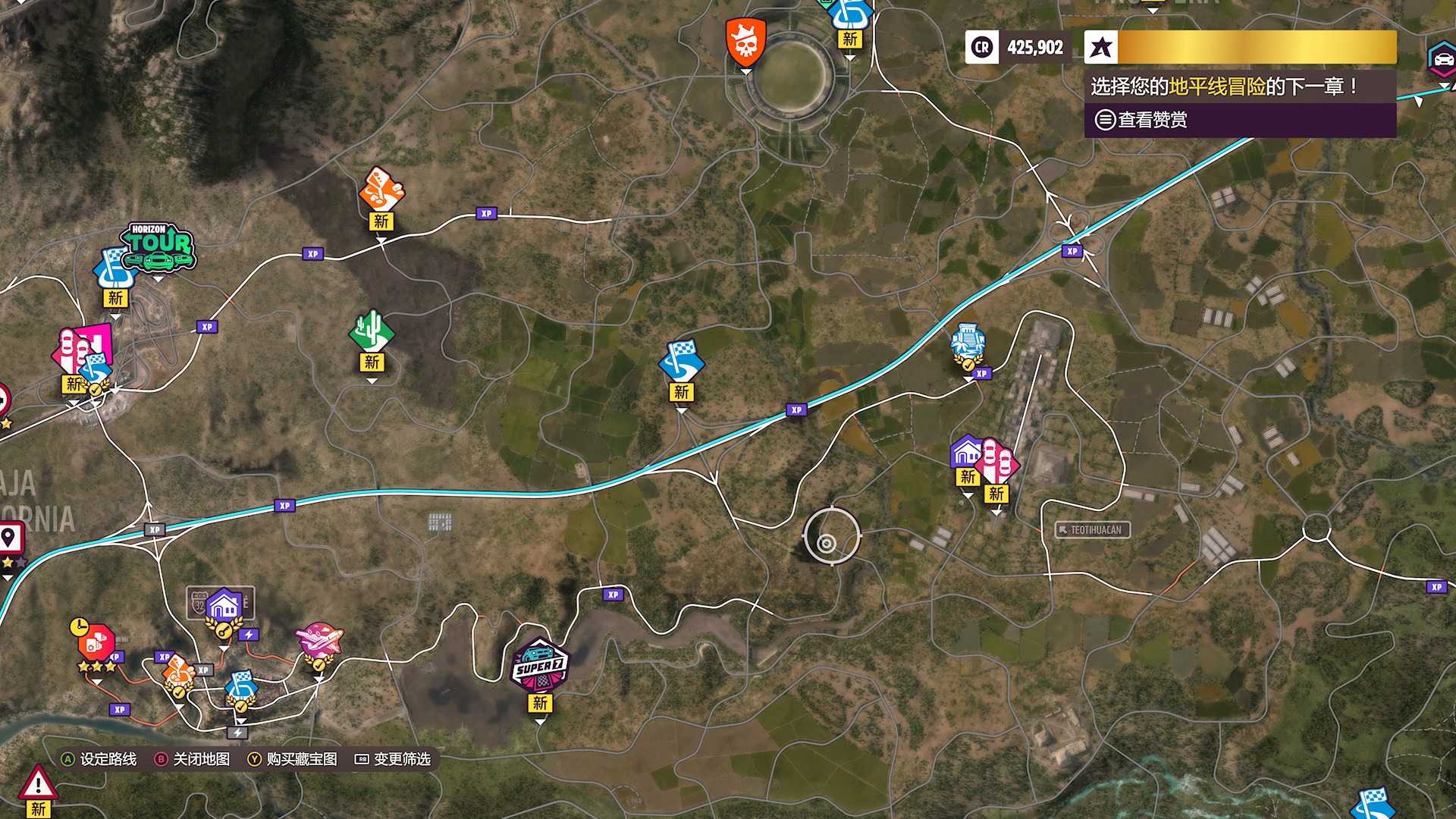The image size is (1456, 819).
Task: Select the teal palm tree street scene icon
Action: pyautogui.click(x=968, y=343)
